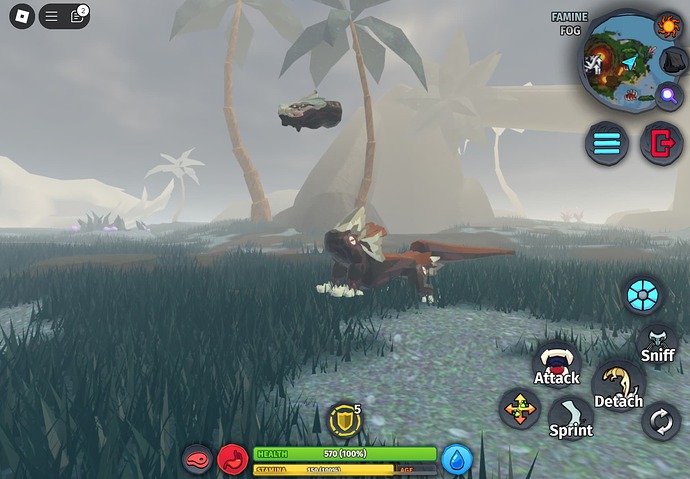This screenshot has height=479, width=690.
Task: Activate the cyan segmented wheel button
Action: pos(642,296)
